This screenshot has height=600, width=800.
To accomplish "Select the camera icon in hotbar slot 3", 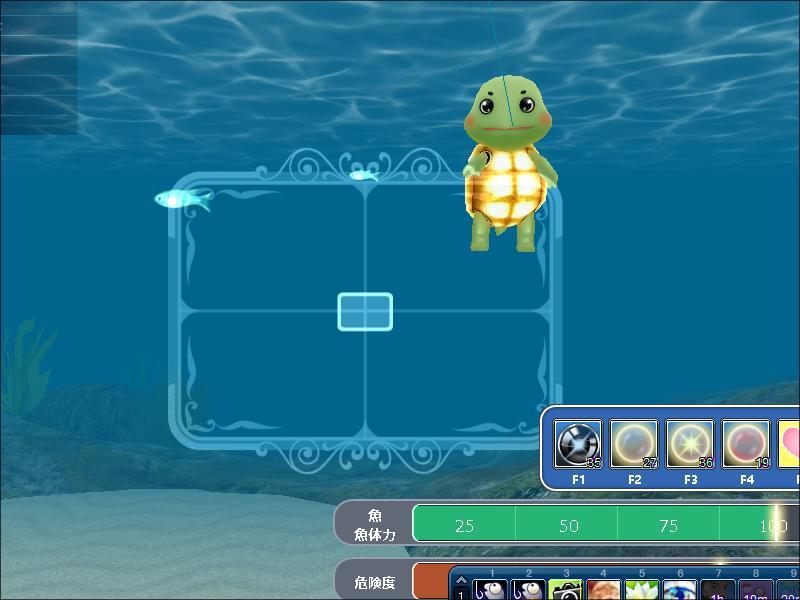I will 566,591.
